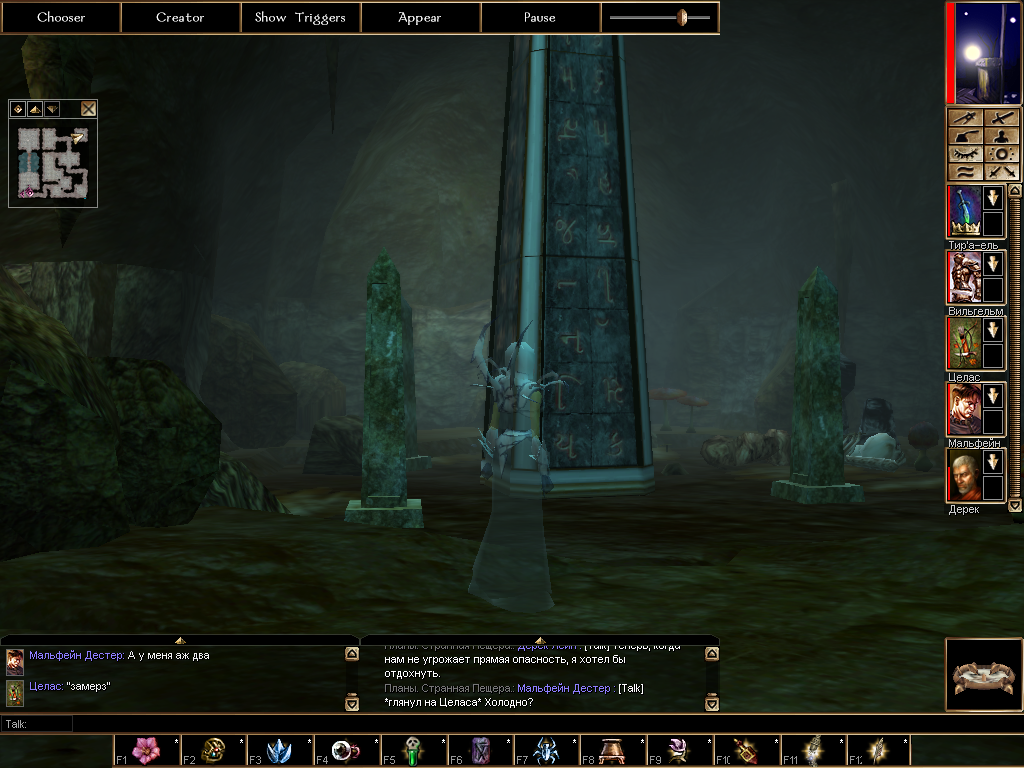
Task: Adjust the top bar slider
Action: tap(682, 17)
